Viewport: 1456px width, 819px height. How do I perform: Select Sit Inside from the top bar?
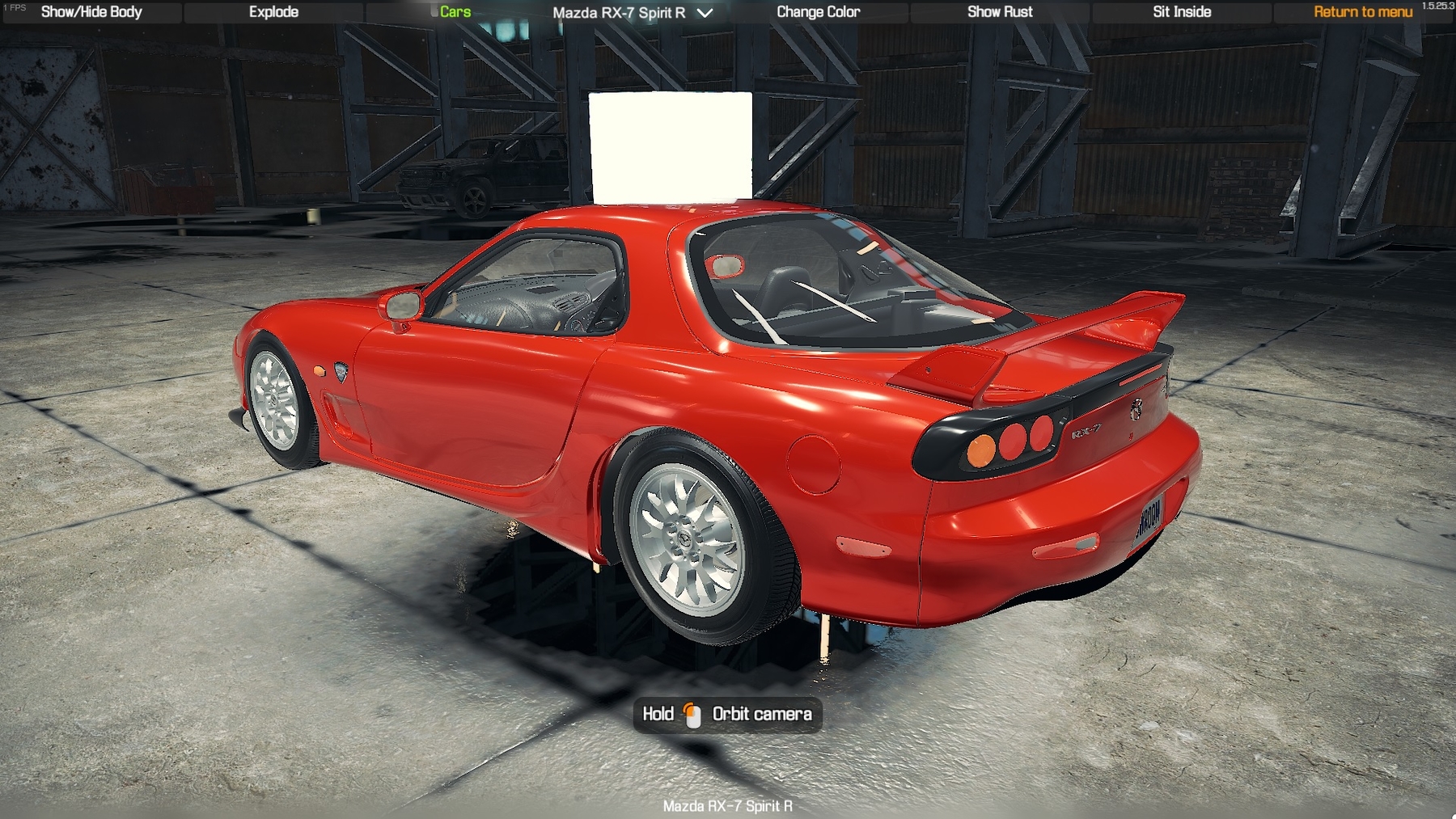(x=1181, y=12)
